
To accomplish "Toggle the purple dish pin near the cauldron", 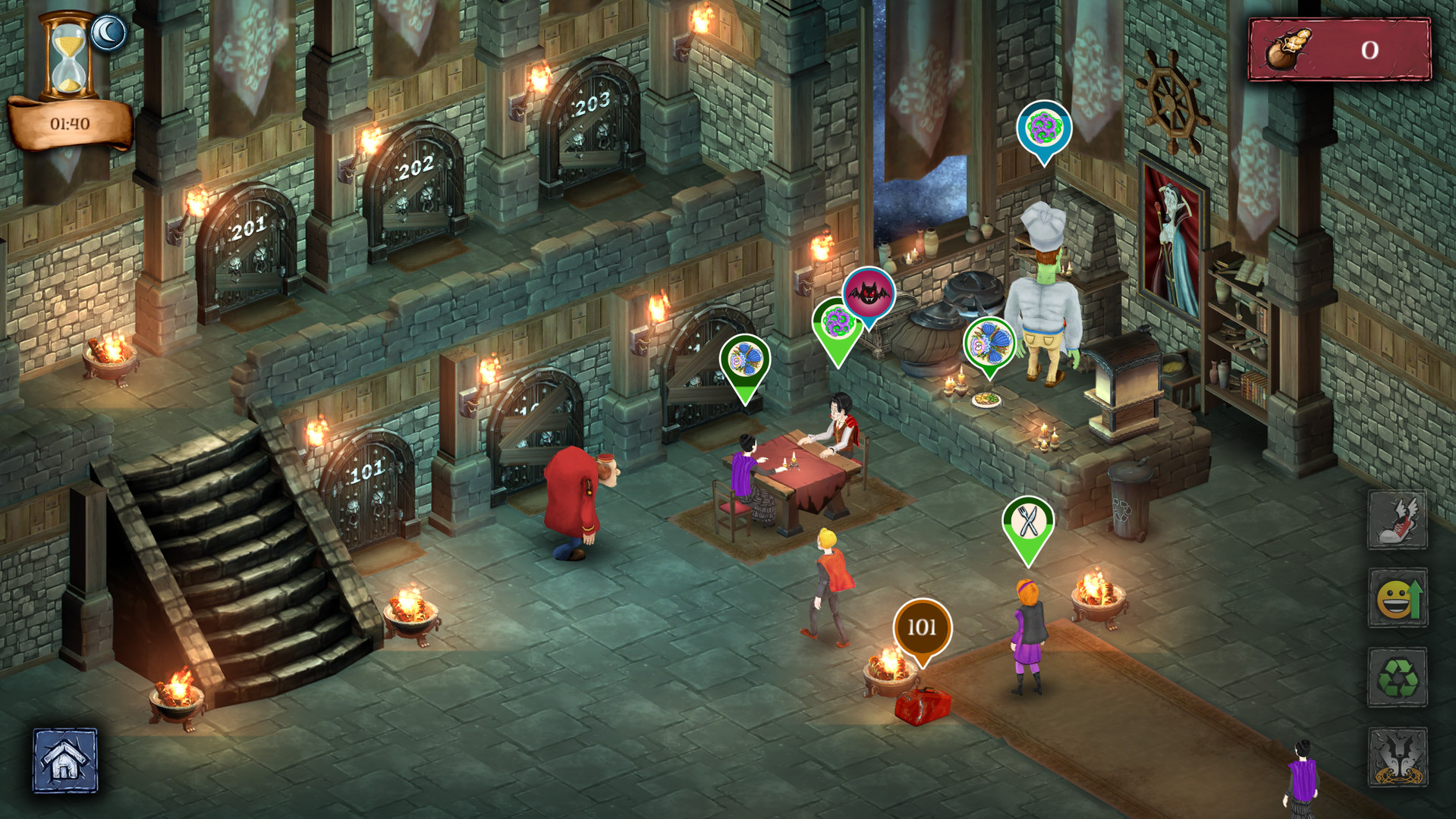I will 837,322.
